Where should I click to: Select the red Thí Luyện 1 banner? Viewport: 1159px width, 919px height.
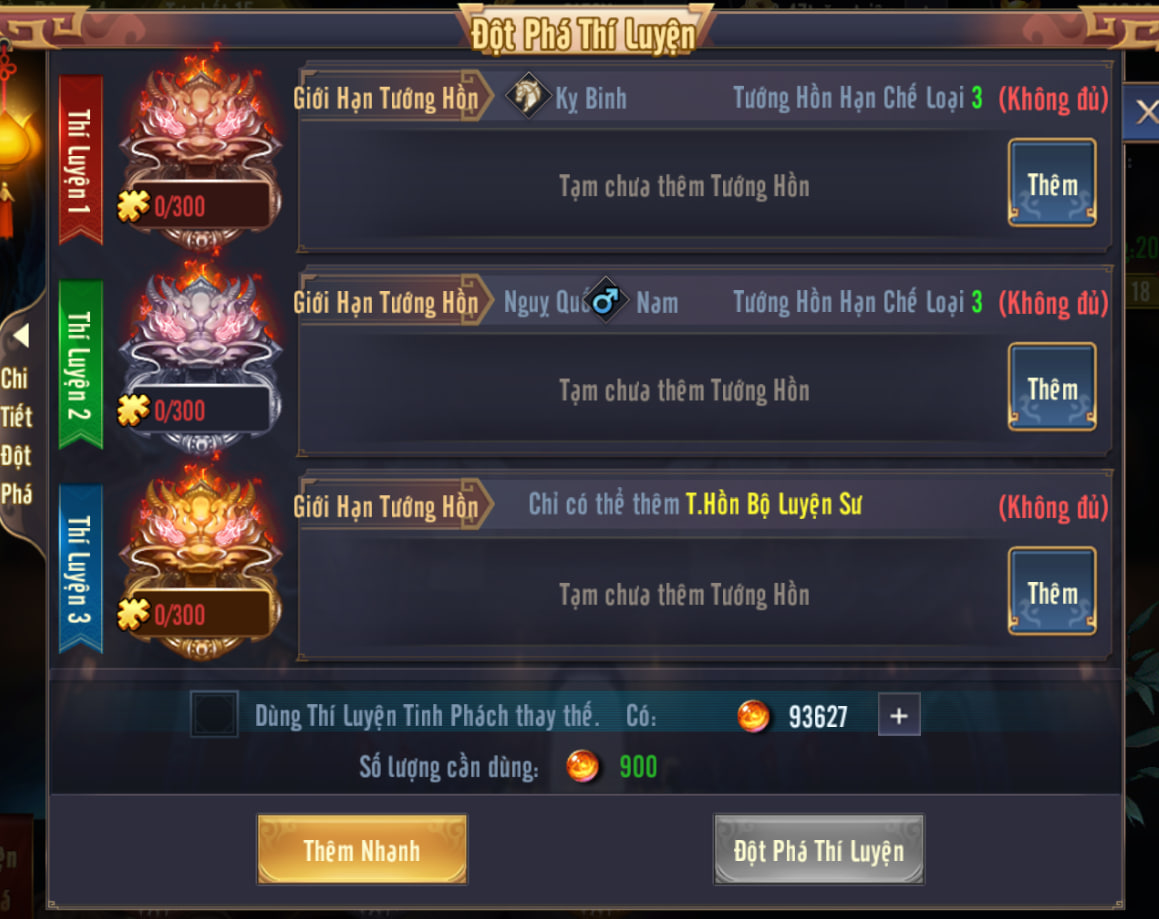tap(80, 160)
